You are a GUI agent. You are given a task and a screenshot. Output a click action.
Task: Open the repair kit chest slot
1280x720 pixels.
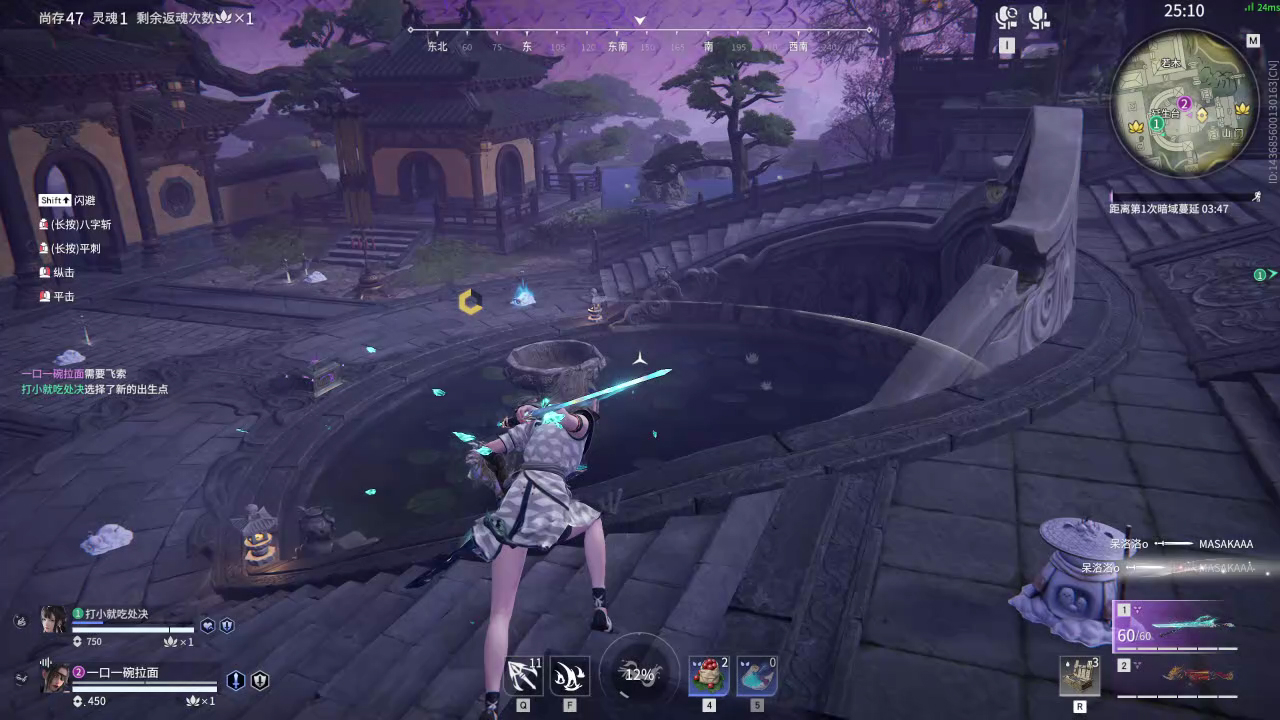[x=1080, y=676]
